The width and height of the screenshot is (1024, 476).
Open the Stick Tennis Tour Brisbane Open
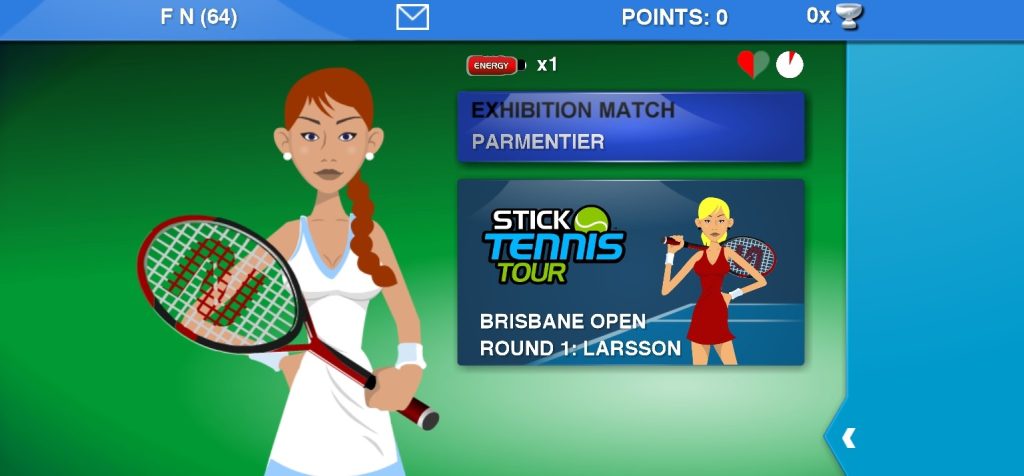(x=630, y=272)
